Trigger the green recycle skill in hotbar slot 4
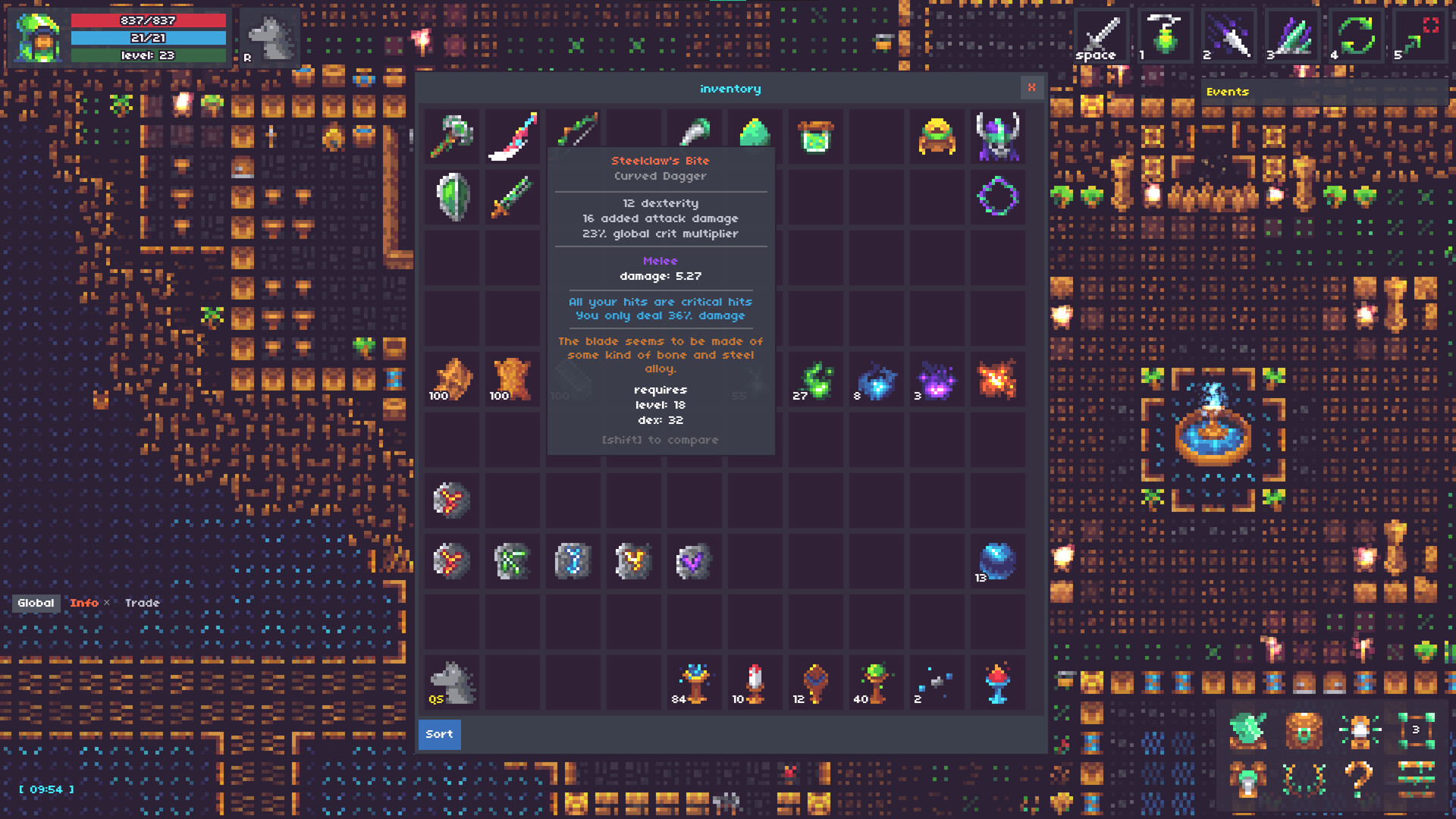The width and height of the screenshot is (1456, 819). click(x=1357, y=34)
